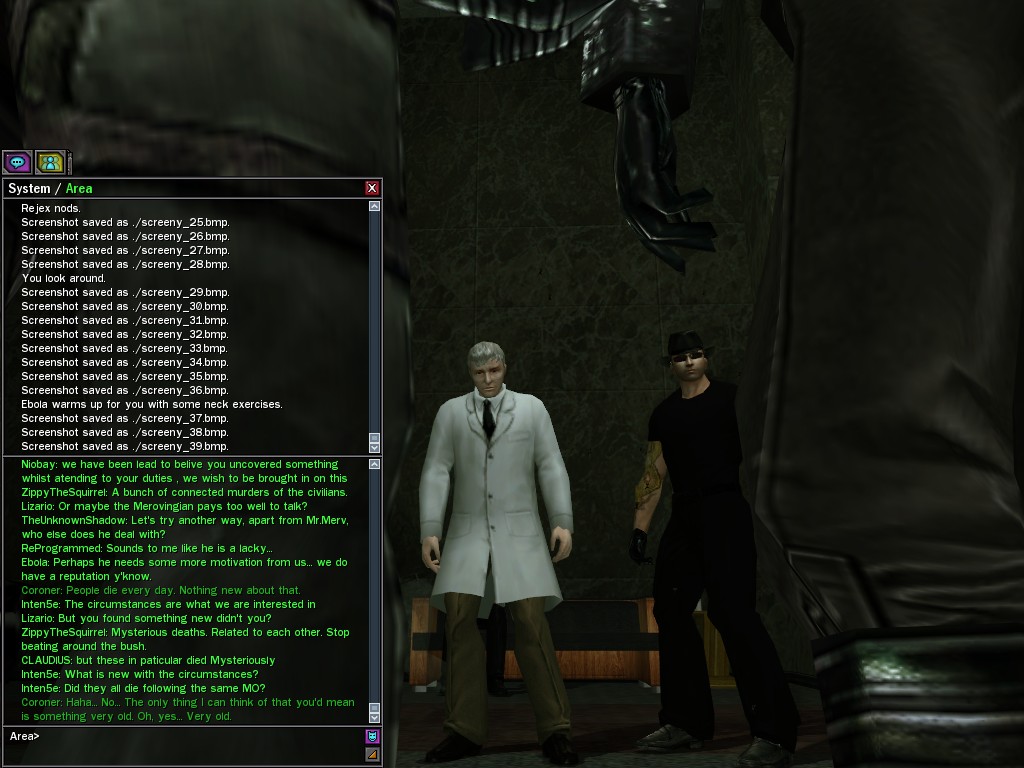Open the purple mask emote button
1024x768 pixels.
click(x=373, y=737)
